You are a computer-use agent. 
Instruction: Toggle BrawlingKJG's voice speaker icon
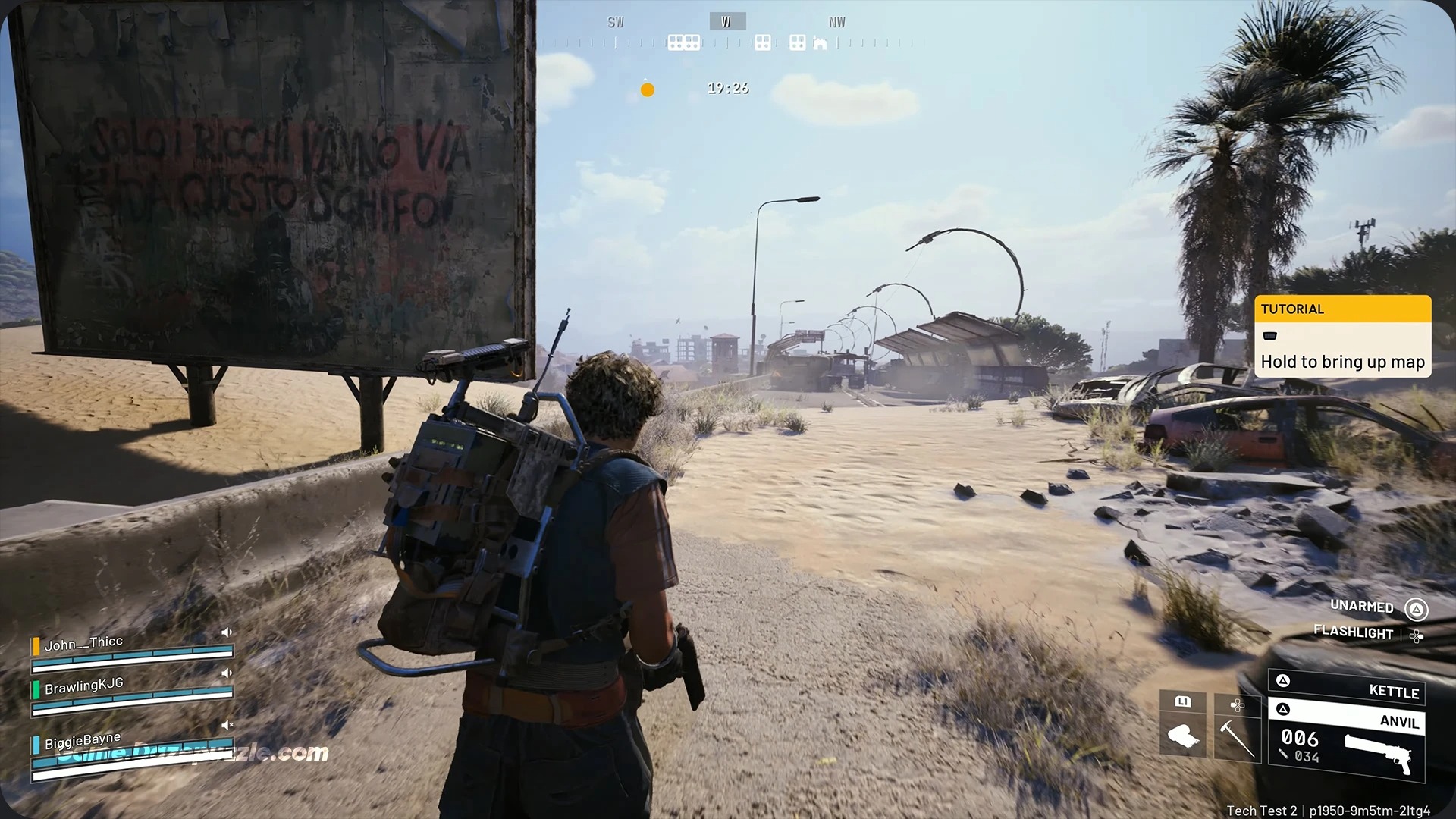(226, 673)
